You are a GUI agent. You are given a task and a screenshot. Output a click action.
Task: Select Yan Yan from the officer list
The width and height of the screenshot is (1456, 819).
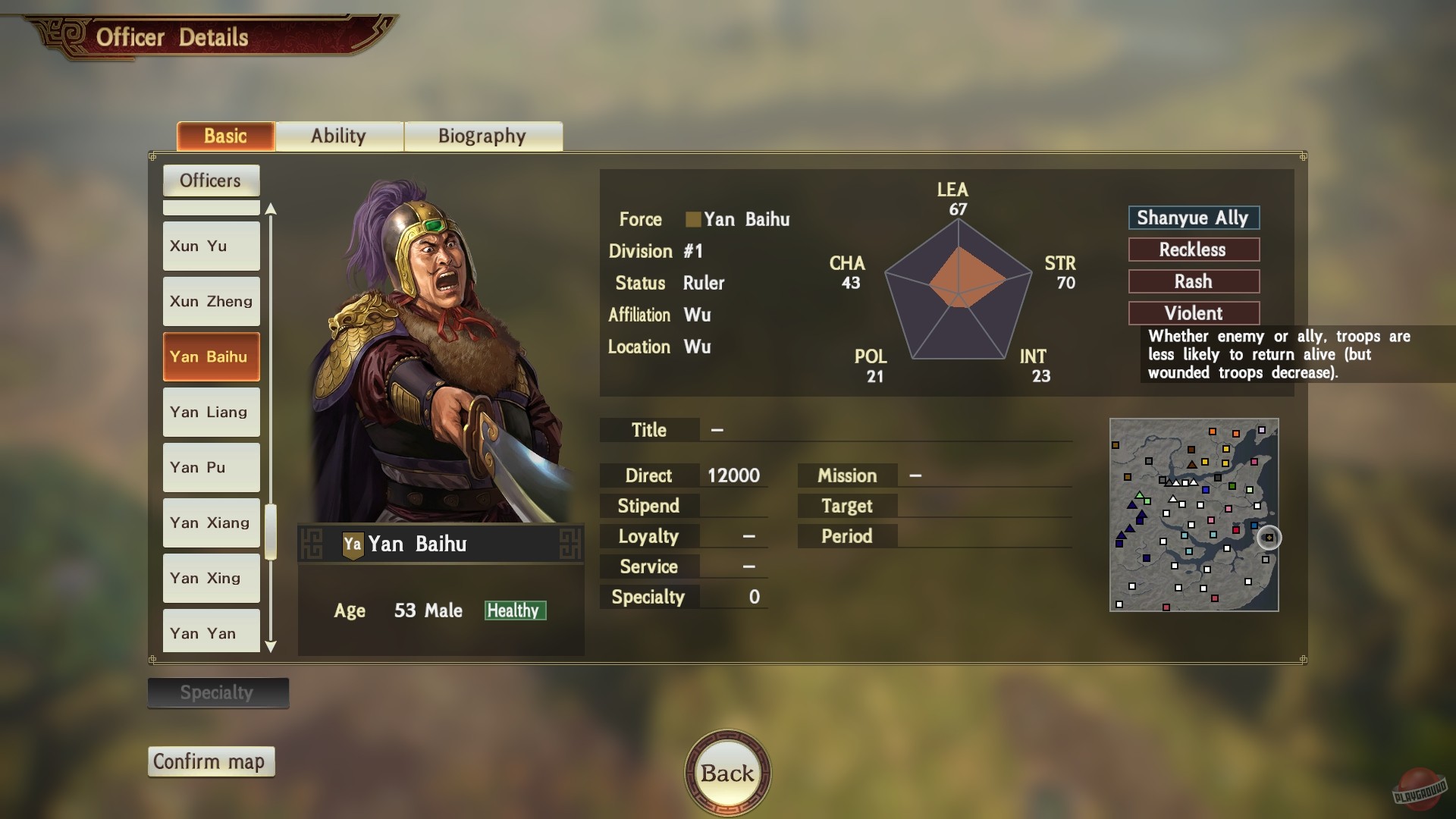tap(211, 632)
